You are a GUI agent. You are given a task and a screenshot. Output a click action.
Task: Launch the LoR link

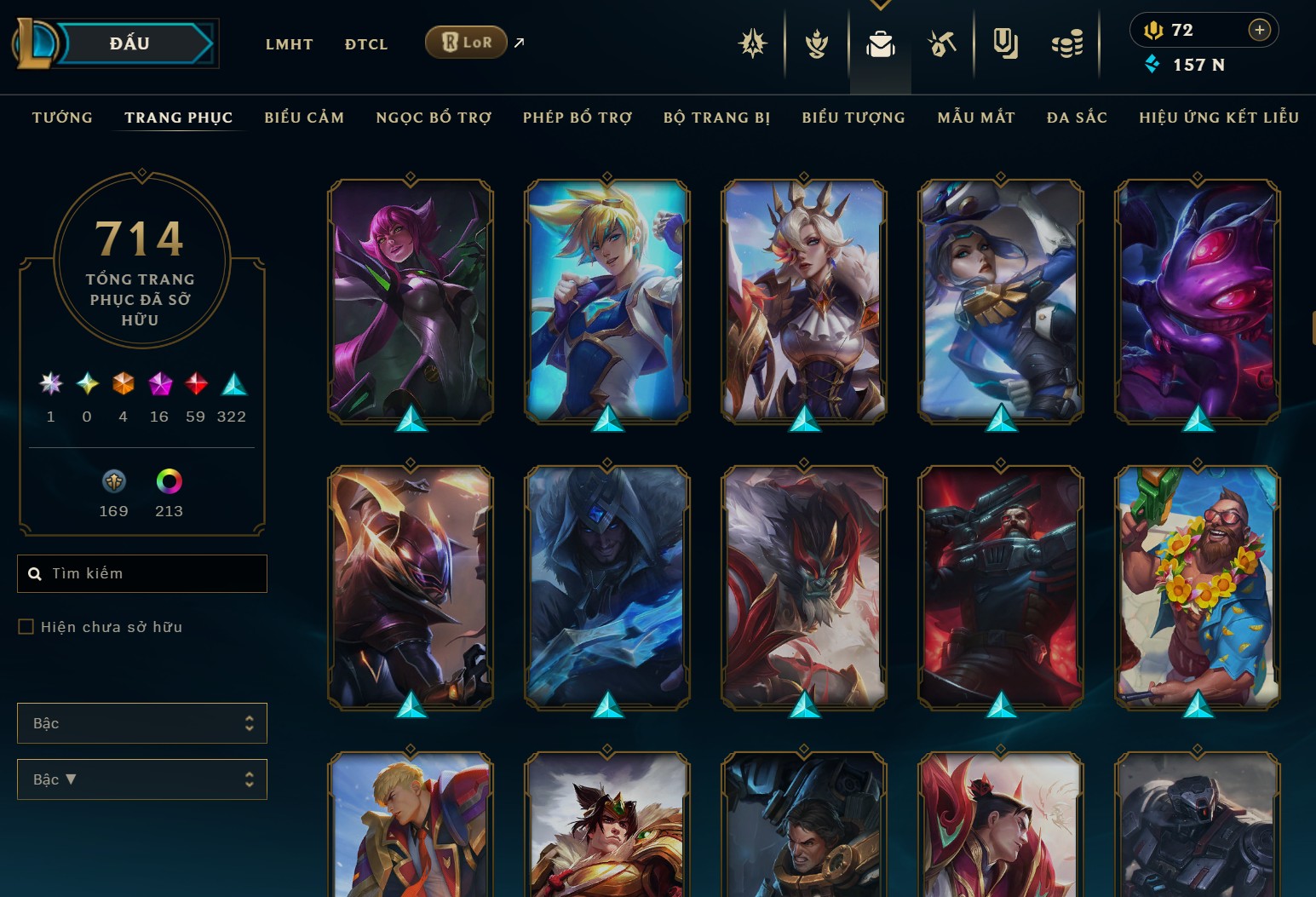tap(467, 42)
